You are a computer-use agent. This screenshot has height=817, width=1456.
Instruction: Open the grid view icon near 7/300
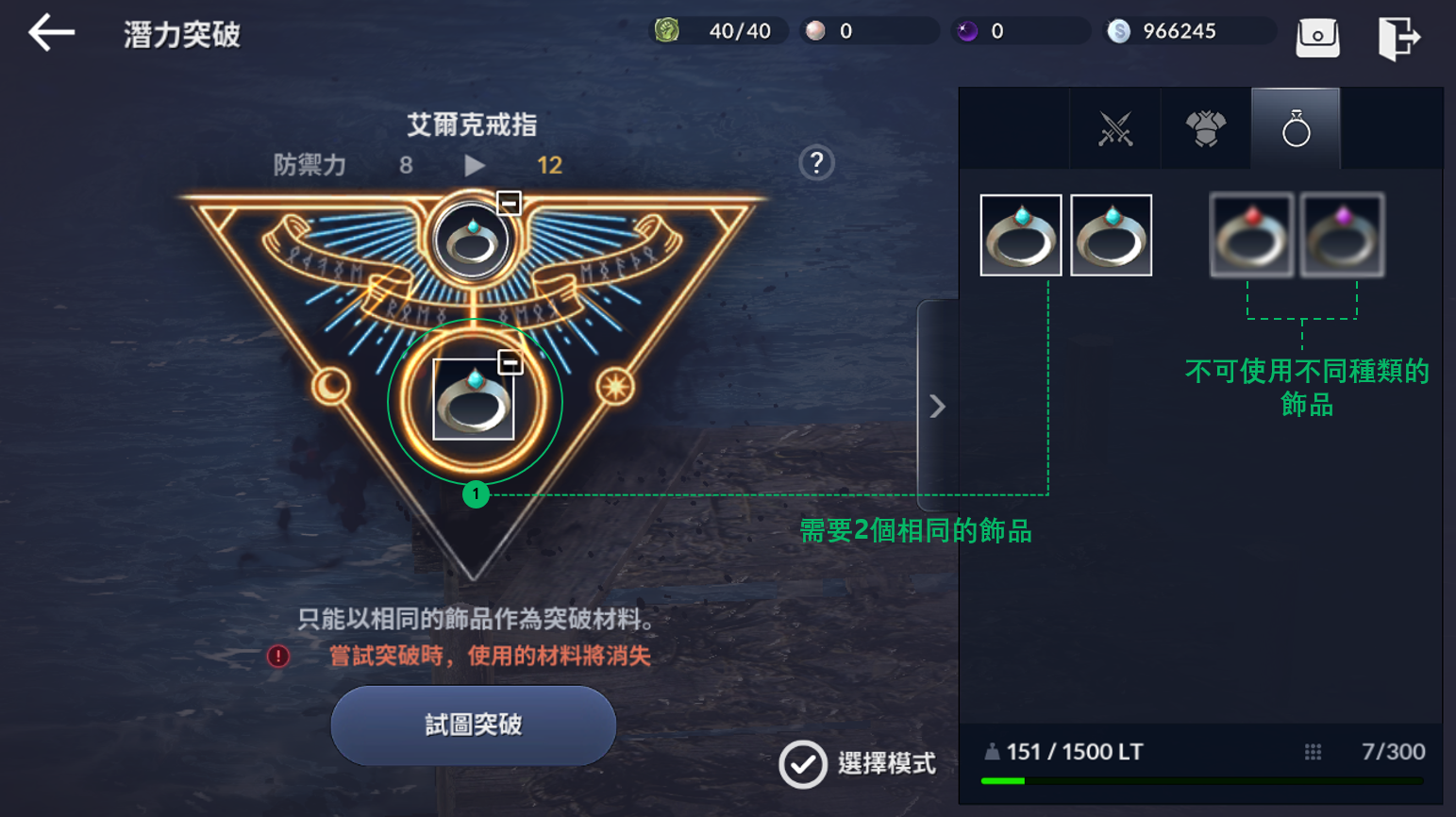click(1313, 752)
